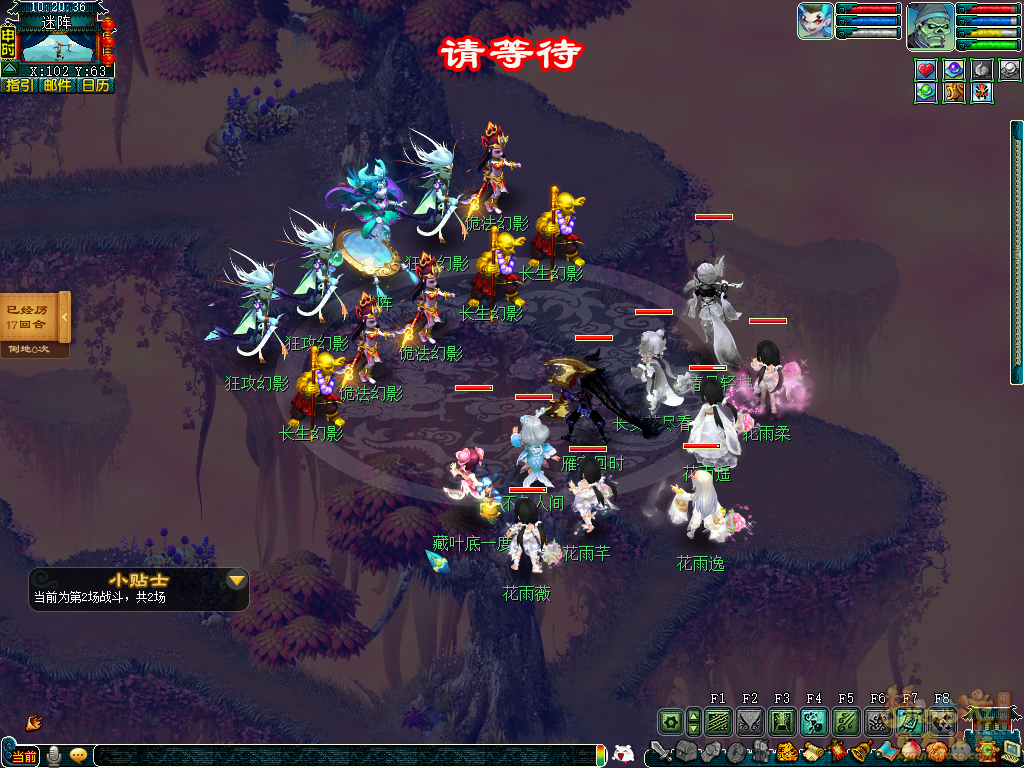1024x768 pixels.
Task: Open the 指引 guide button
Action: pyautogui.click(x=19, y=86)
